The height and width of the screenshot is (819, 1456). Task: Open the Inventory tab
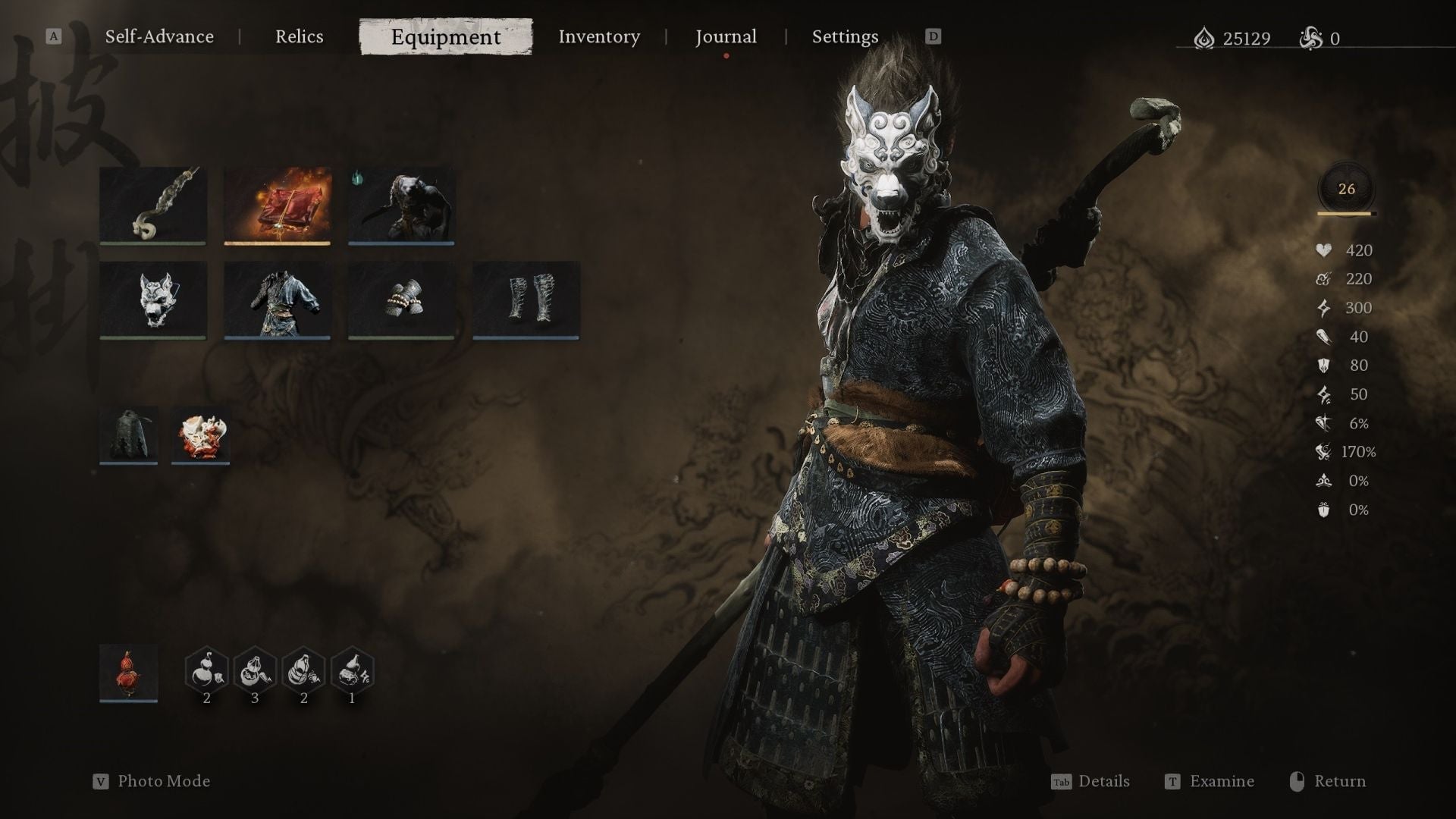point(599,36)
